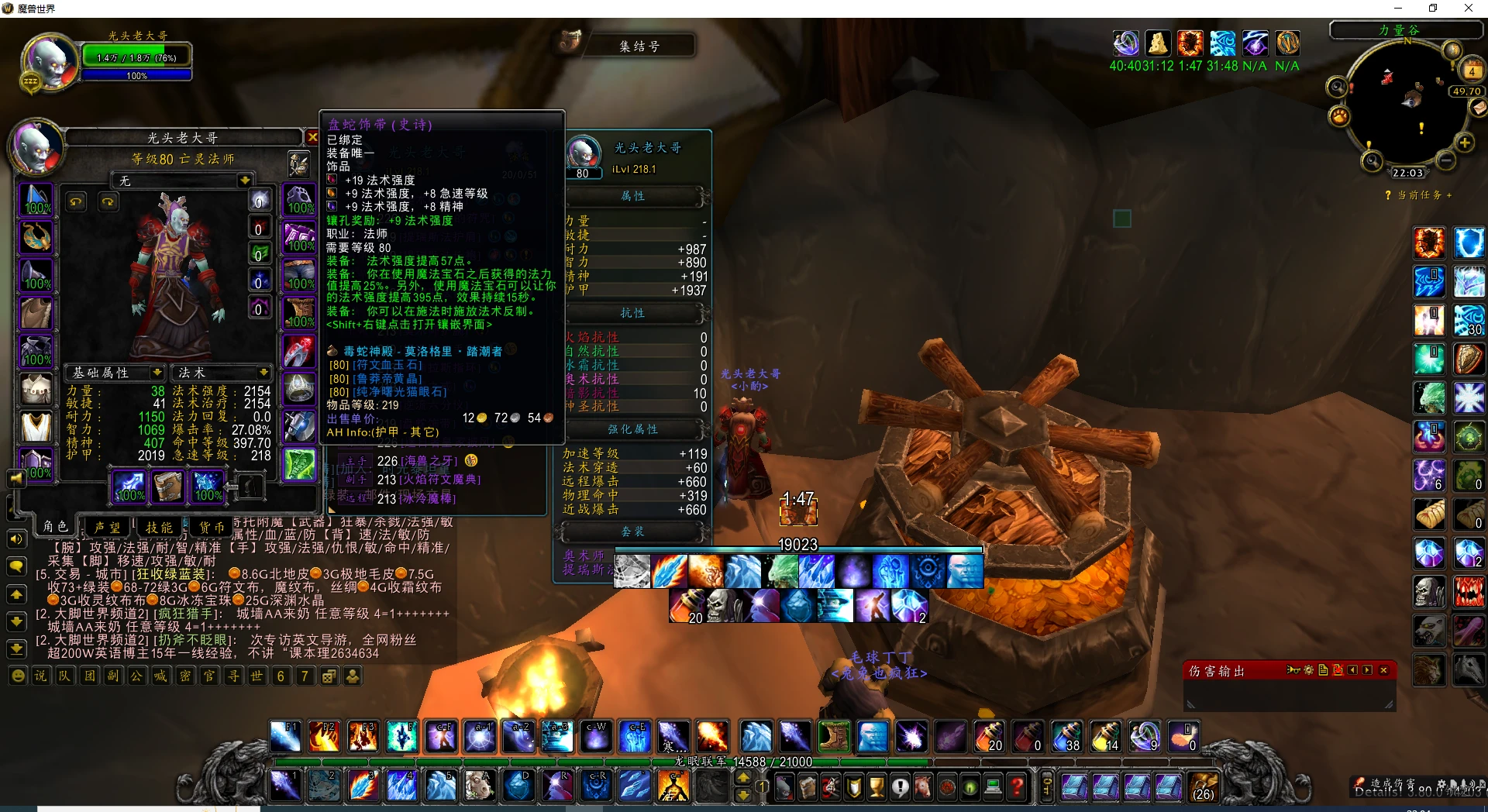Expand the 法术 stat category dropdown
Image resolution: width=1488 pixels, height=812 pixels.
[263, 373]
